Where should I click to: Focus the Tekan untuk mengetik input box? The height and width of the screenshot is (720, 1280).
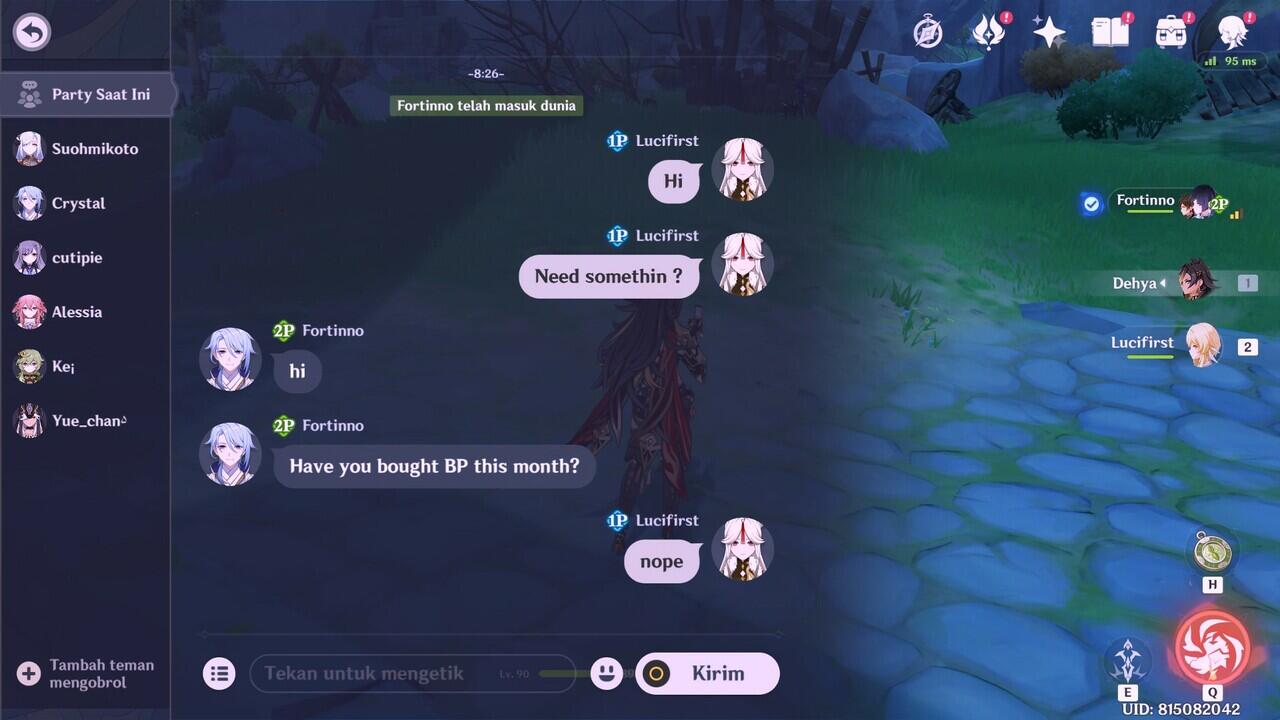tap(412, 673)
